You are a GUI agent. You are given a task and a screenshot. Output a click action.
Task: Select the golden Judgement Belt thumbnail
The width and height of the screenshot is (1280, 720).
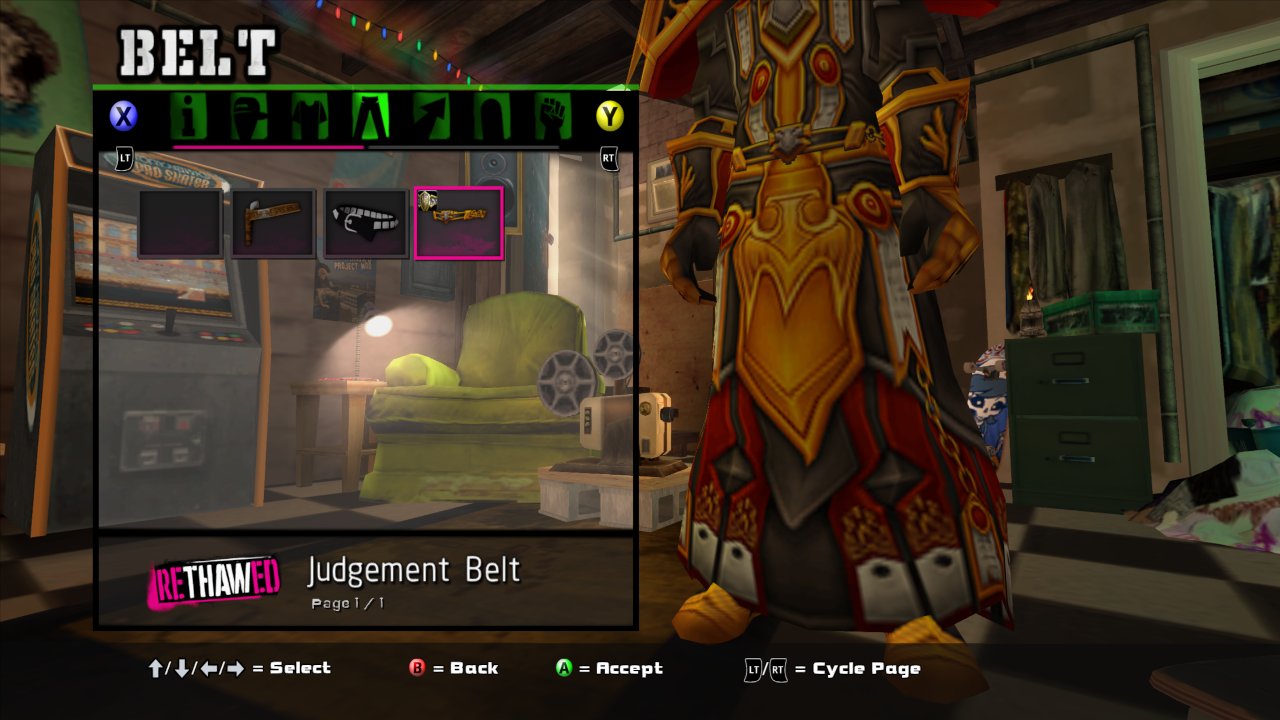[459, 223]
